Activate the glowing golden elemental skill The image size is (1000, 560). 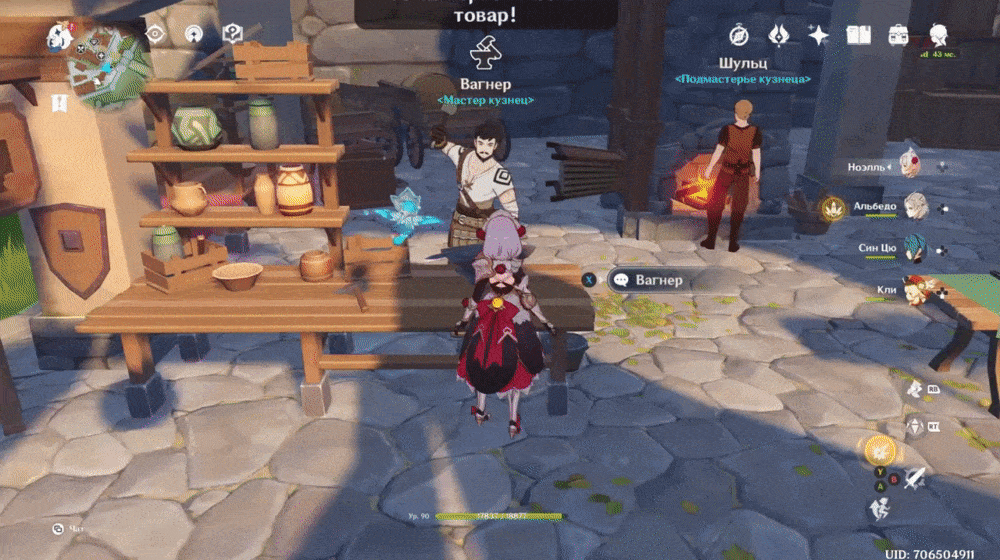(880, 449)
